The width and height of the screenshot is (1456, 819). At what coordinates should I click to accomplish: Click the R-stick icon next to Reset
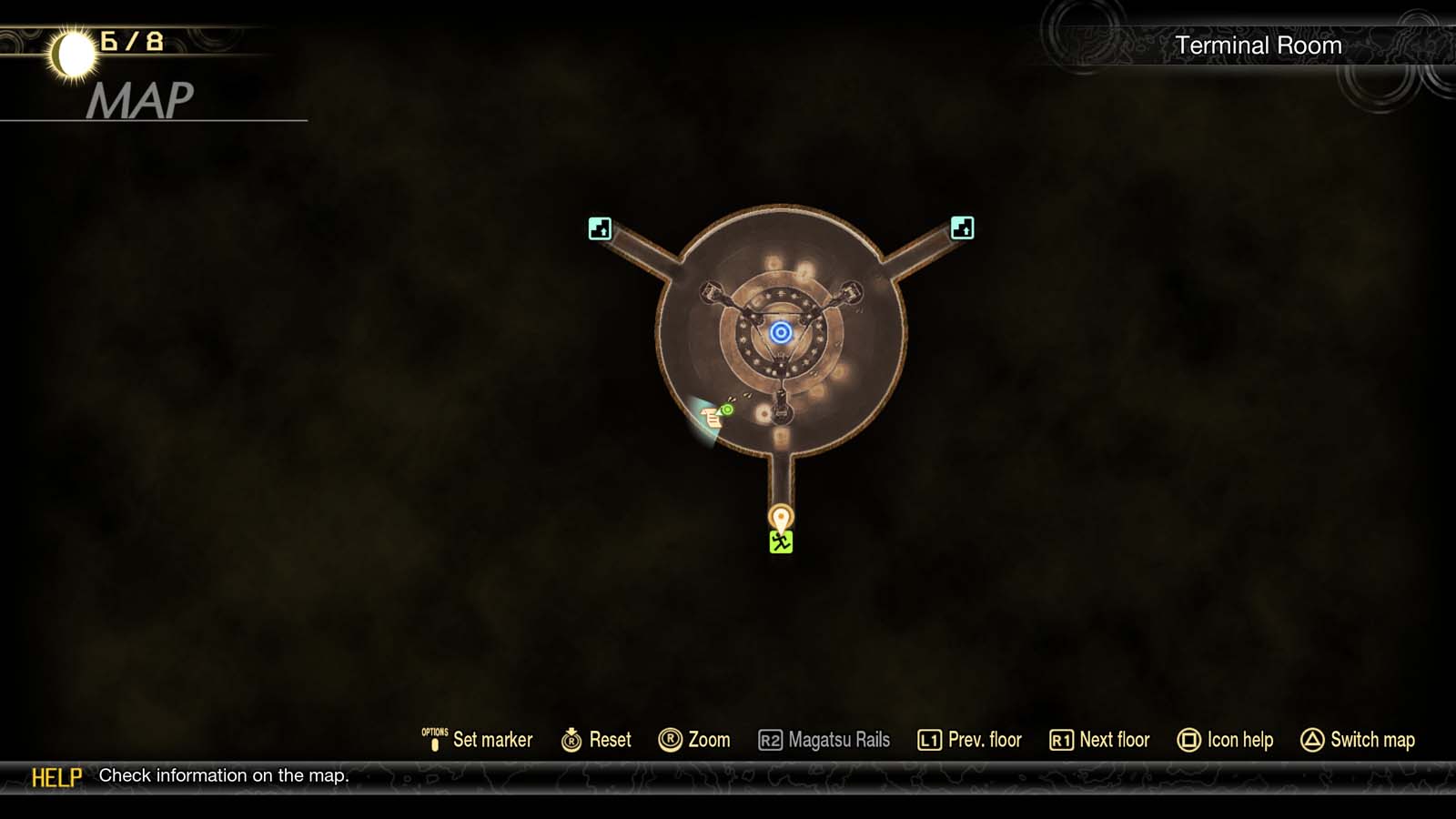(x=571, y=740)
